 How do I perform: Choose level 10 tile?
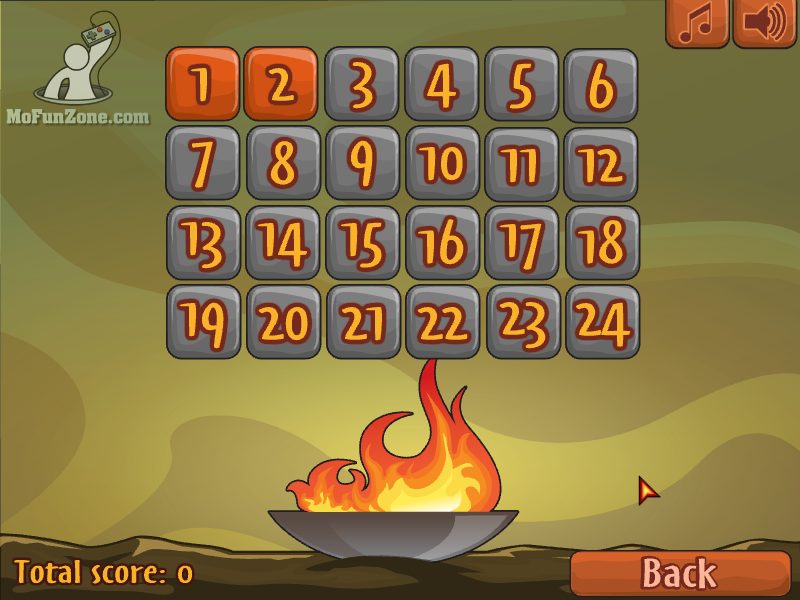tap(442, 163)
